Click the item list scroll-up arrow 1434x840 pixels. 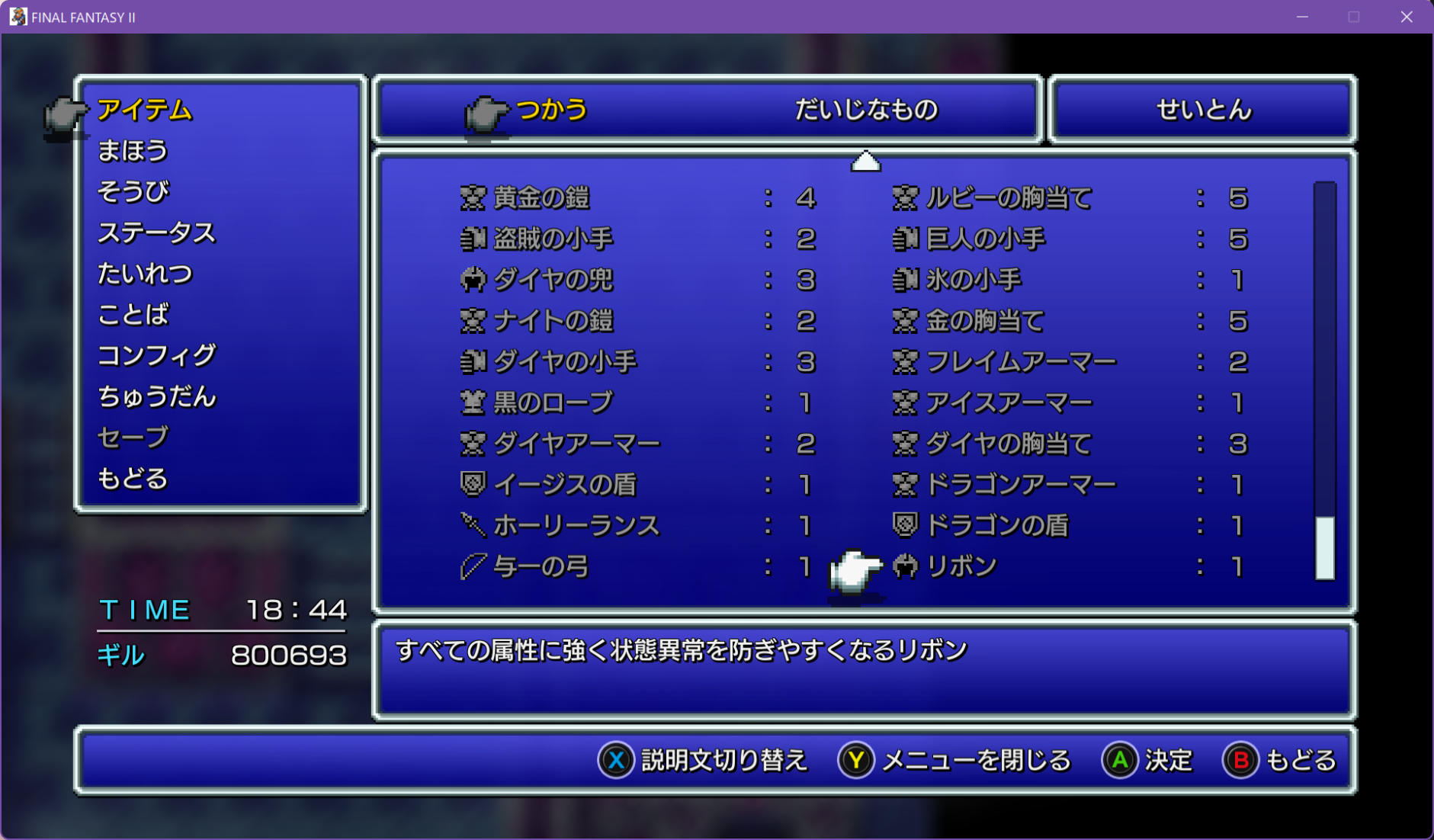pyautogui.click(x=865, y=162)
